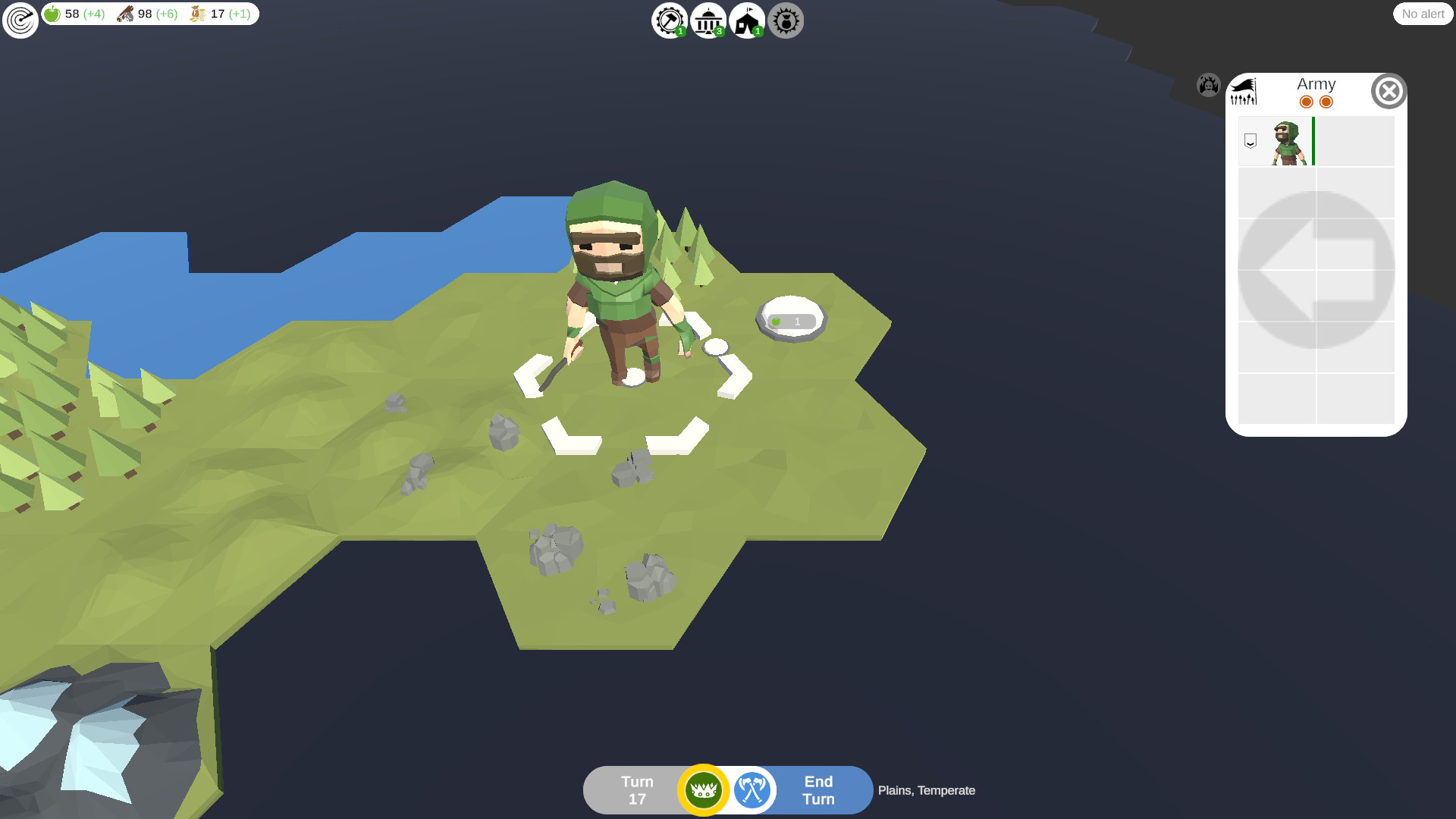
Task: Click the army banner flag icon
Action: [x=1244, y=92]
